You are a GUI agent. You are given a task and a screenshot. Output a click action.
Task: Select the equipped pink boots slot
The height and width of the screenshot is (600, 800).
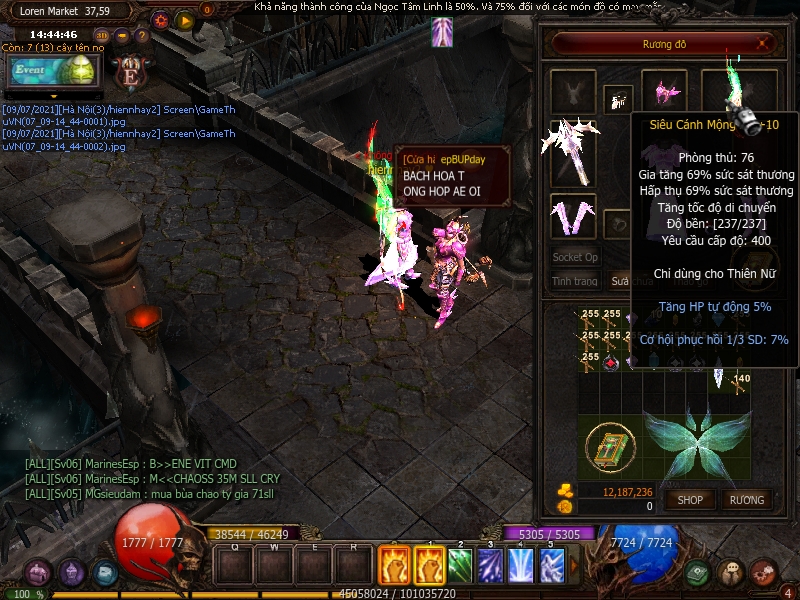(573, 215)
